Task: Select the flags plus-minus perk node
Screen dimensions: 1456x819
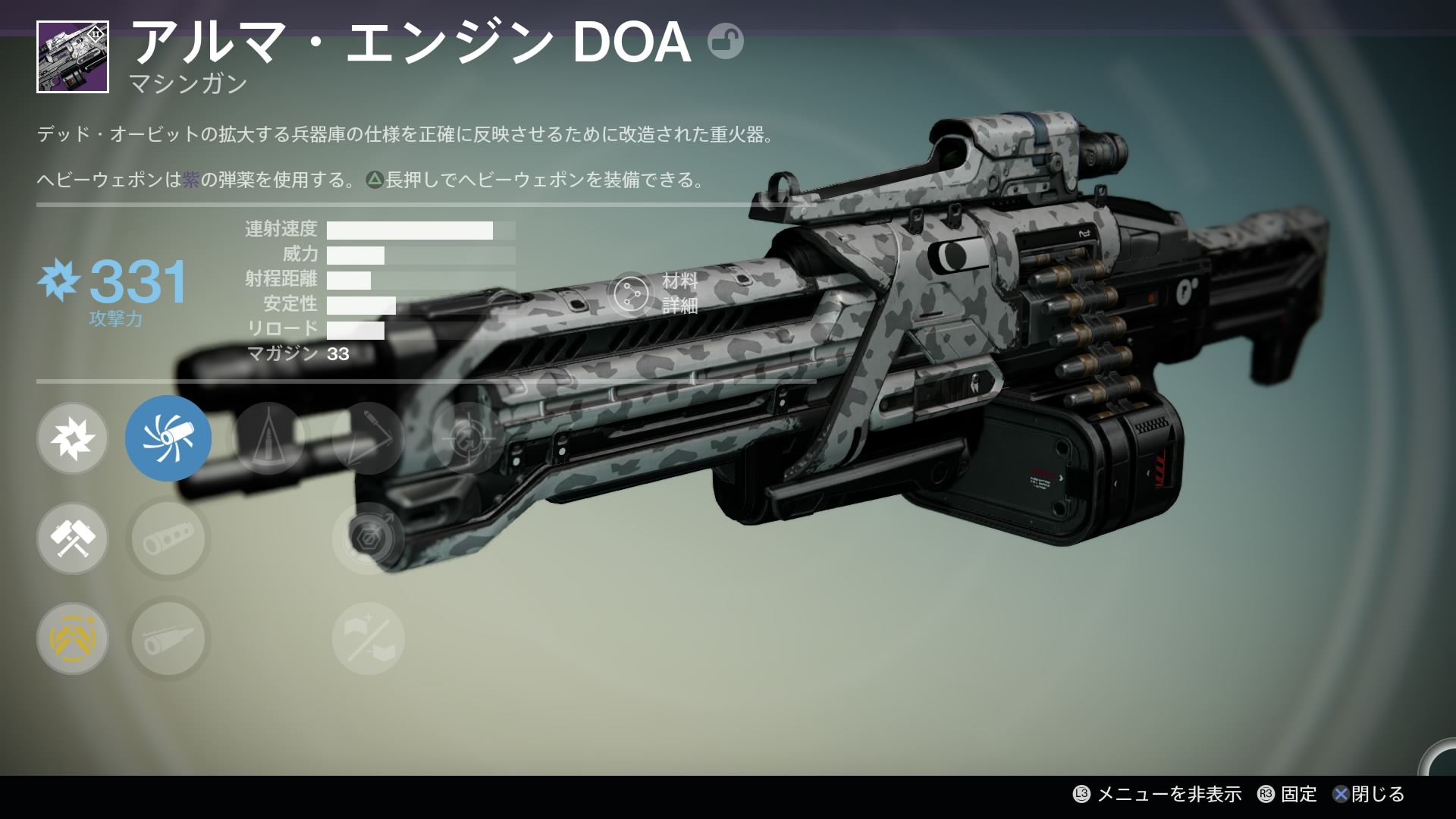Action: (x=369, y=639)
